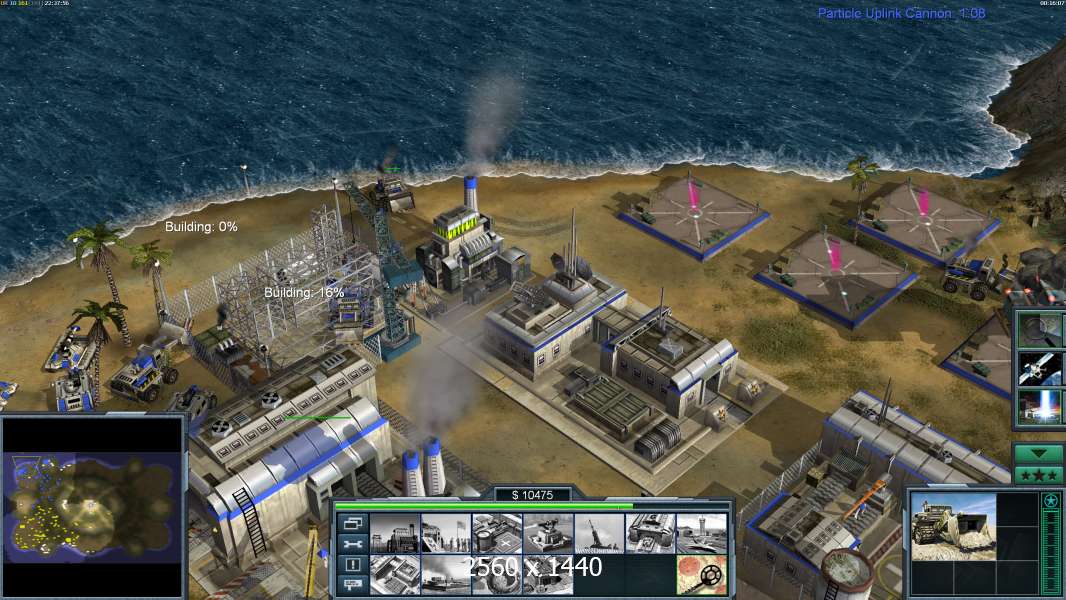The height and width of the screenshot is (600, 1066).
Task: Click the minimap radar display
Action: [93, 507]
